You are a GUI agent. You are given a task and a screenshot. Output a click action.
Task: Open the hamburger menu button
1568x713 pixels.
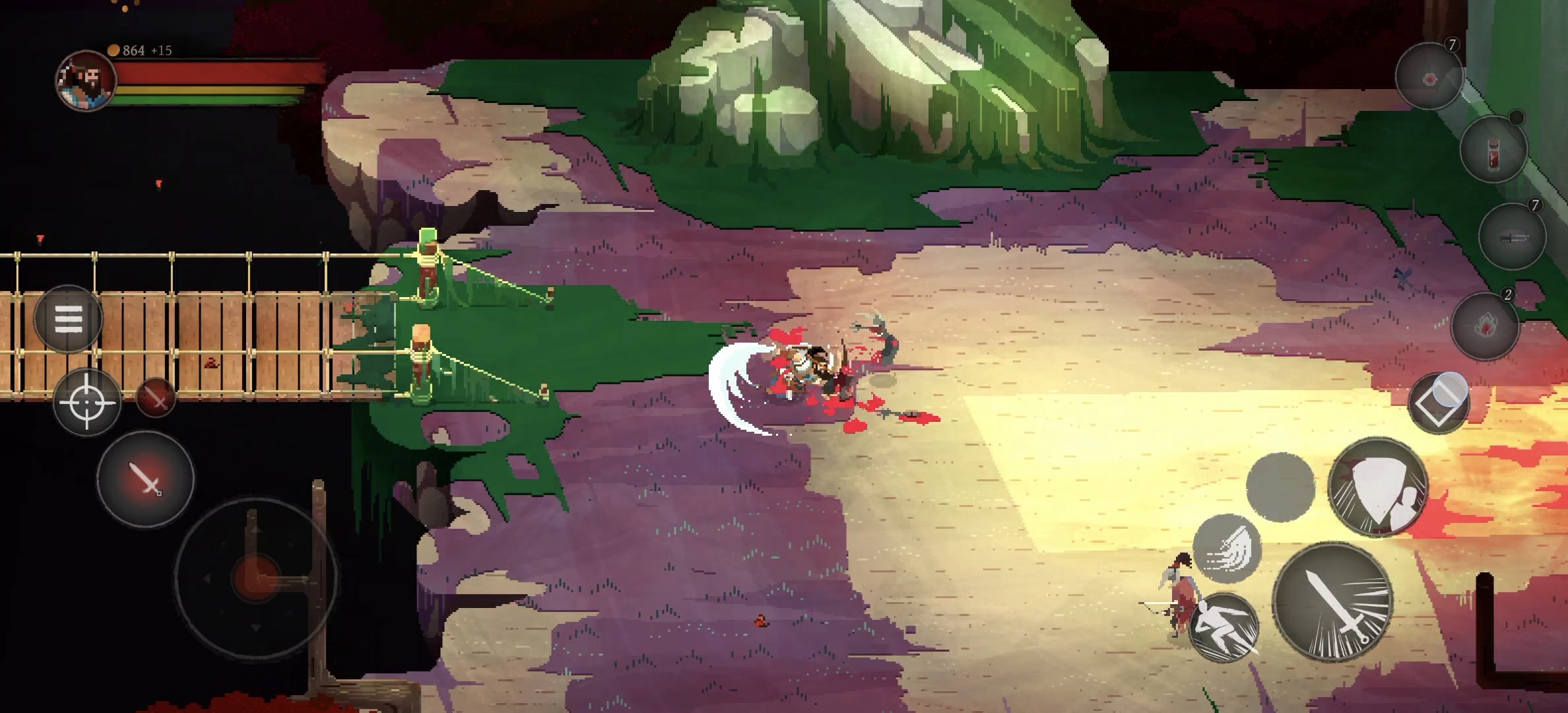[68, 320]
